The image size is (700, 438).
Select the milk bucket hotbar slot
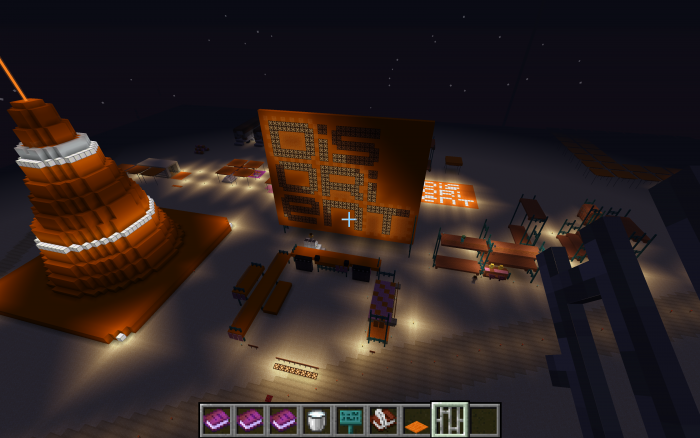tap(317, 420)
